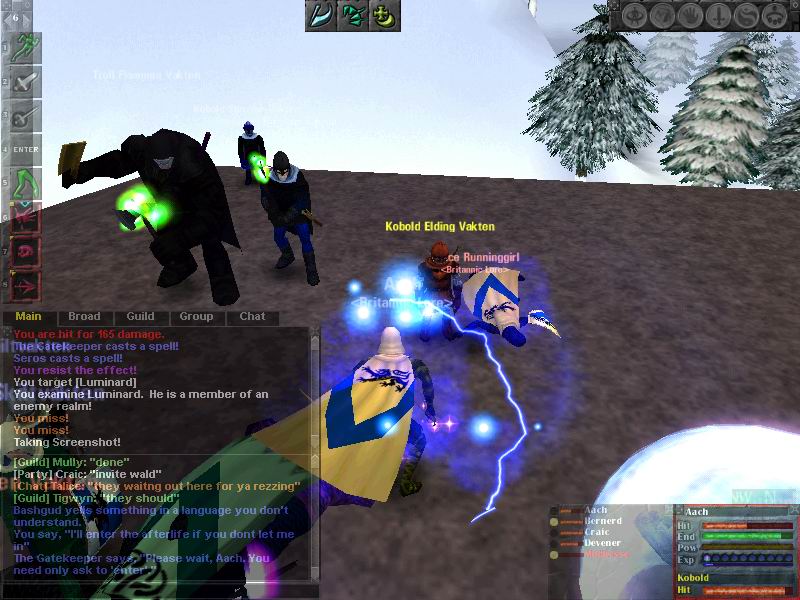Click the yellow cross-and-crescent buff icon
The height and width of the screenshot is (600, 800).
pos(384,15)
